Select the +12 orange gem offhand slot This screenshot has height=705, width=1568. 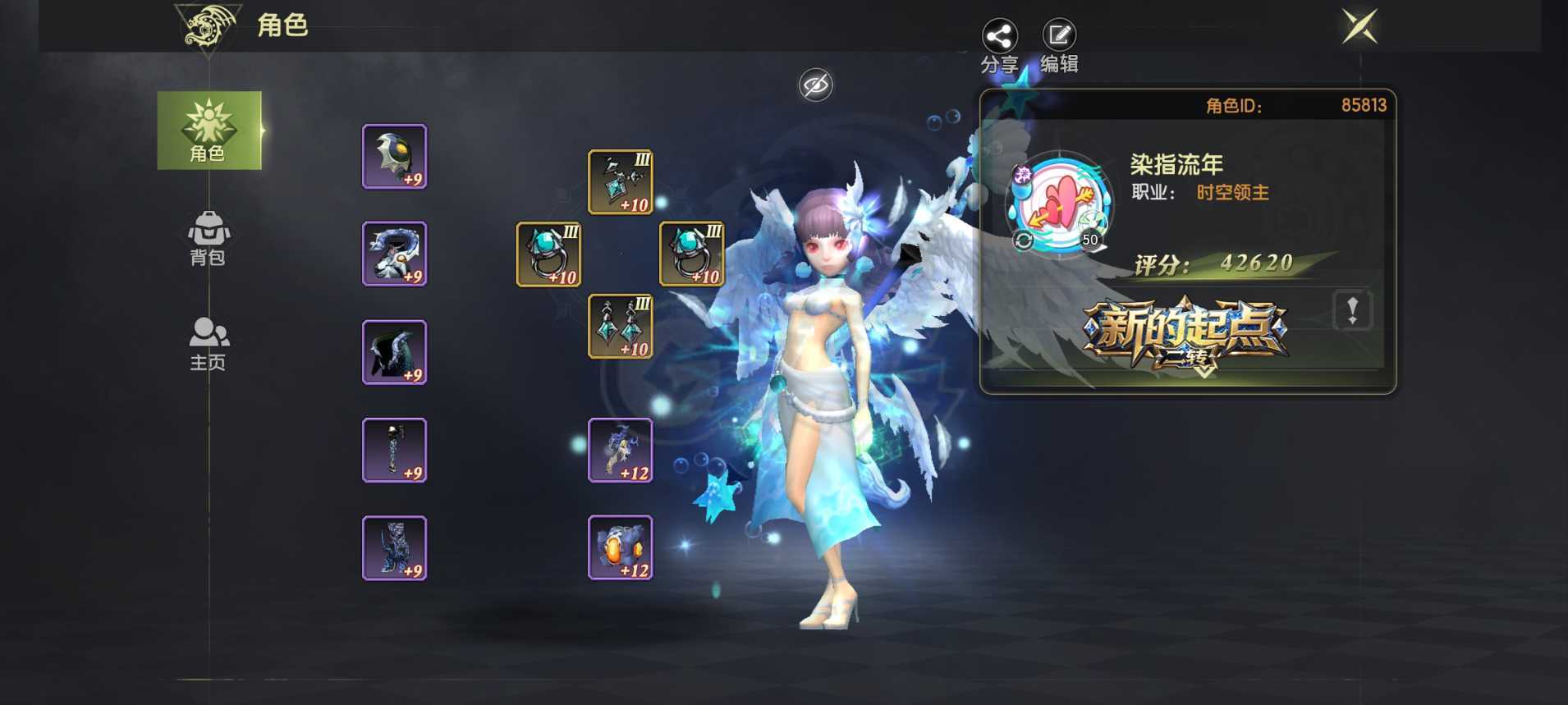[x=620, y=547]
